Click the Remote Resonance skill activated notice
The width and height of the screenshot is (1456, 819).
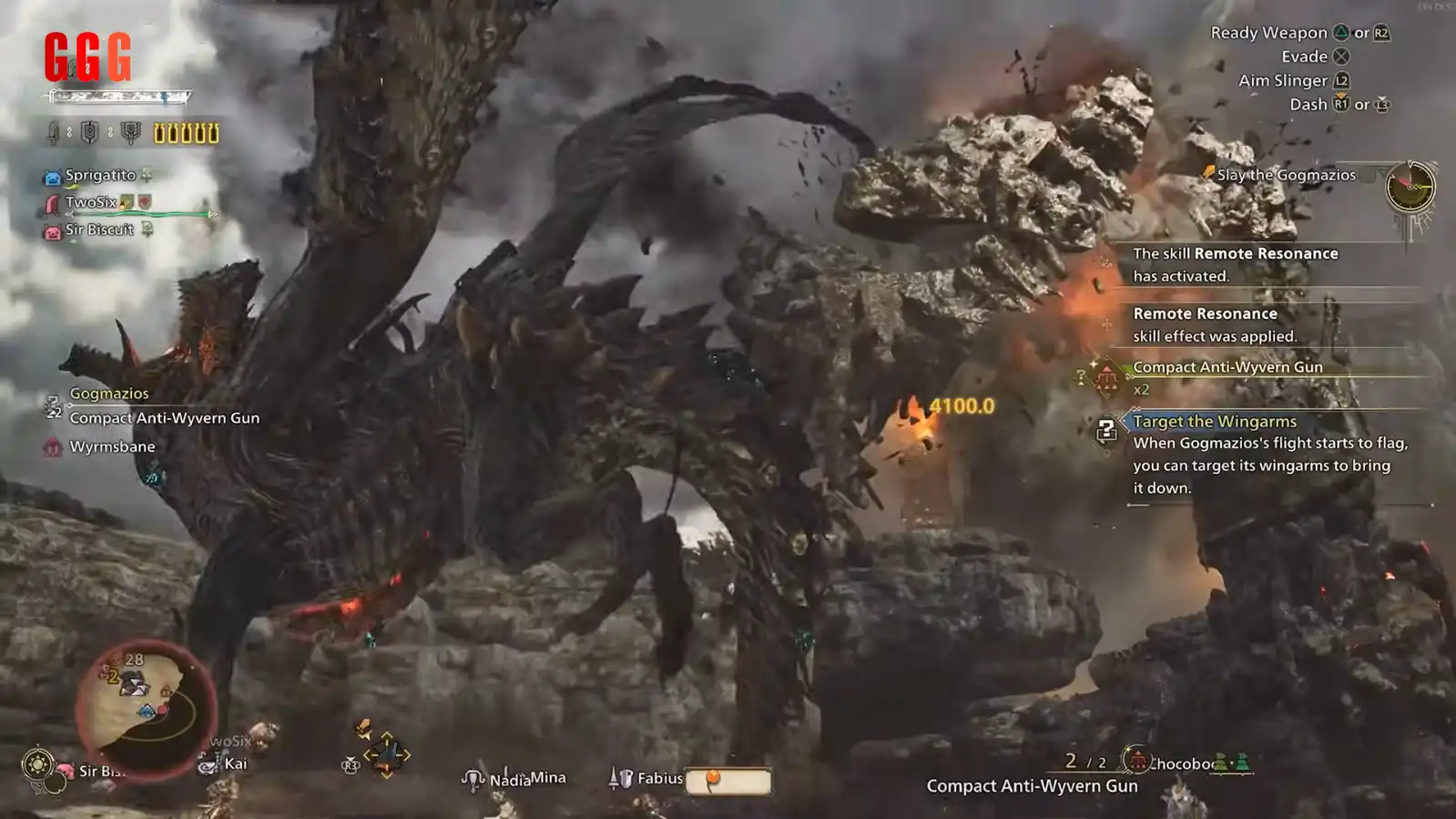coord(1235,264)
